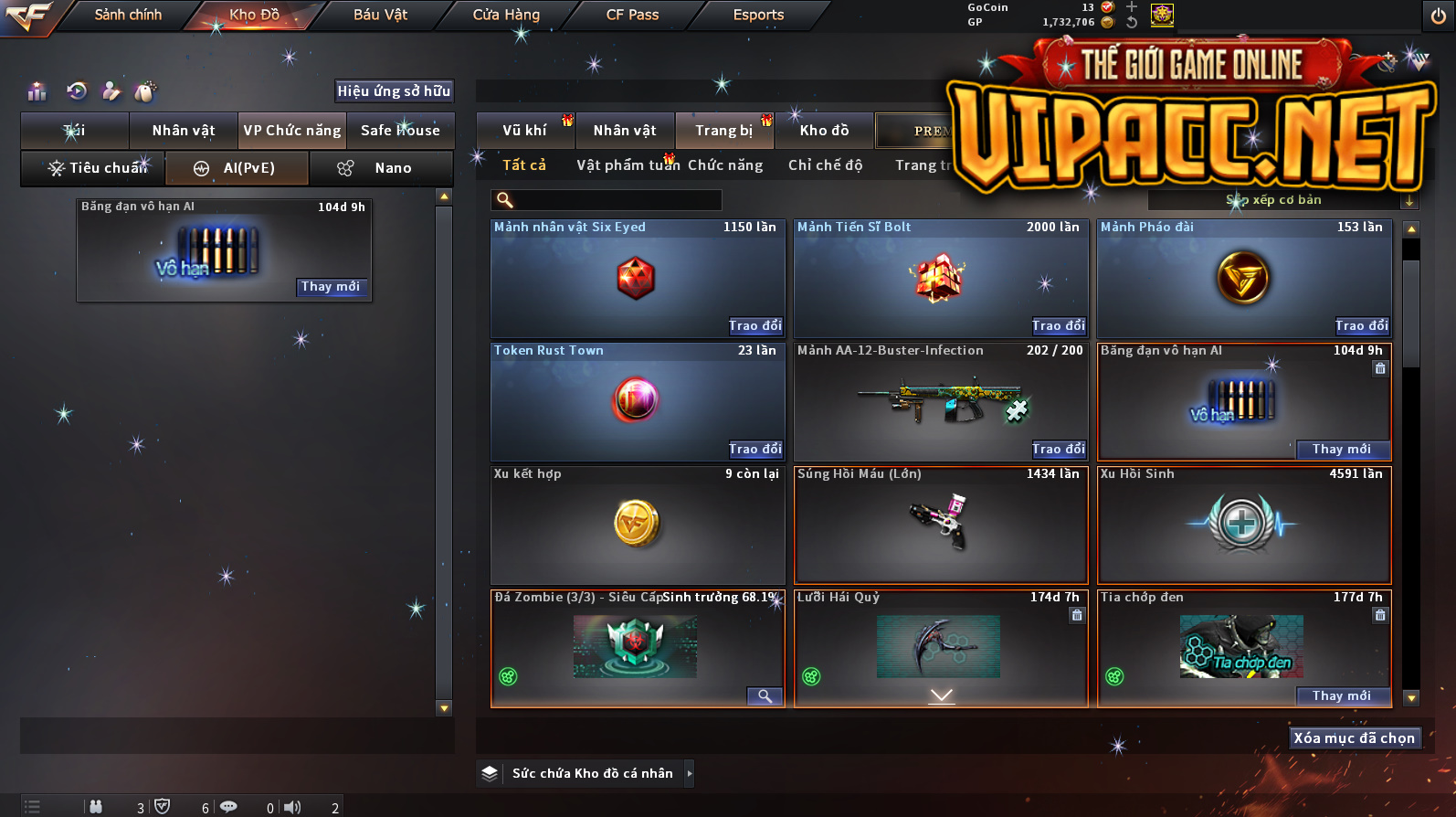The width and height of the screenshot is (1456, 817).
Task: Switch to Safe House tab
Action: [400, 131]
